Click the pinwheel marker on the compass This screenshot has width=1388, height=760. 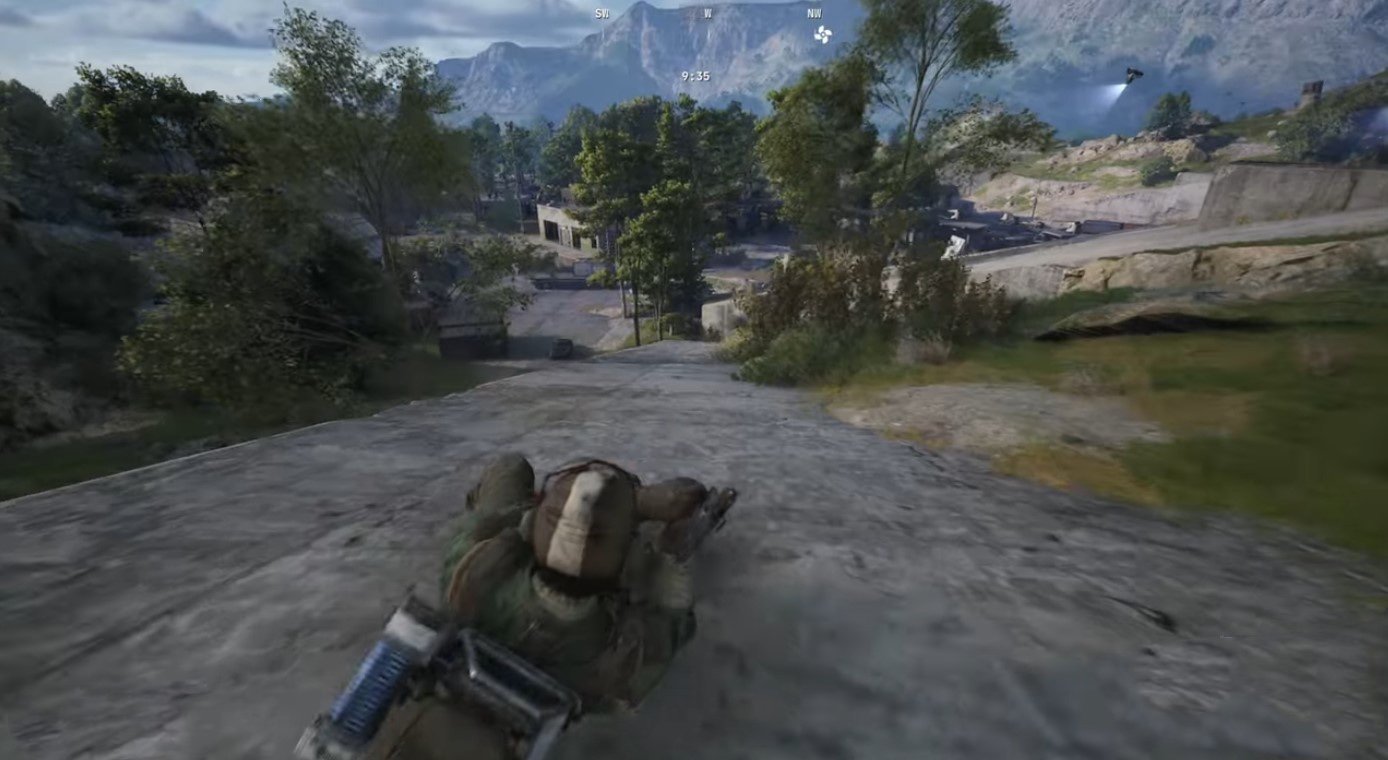click(x=822, y=35)
